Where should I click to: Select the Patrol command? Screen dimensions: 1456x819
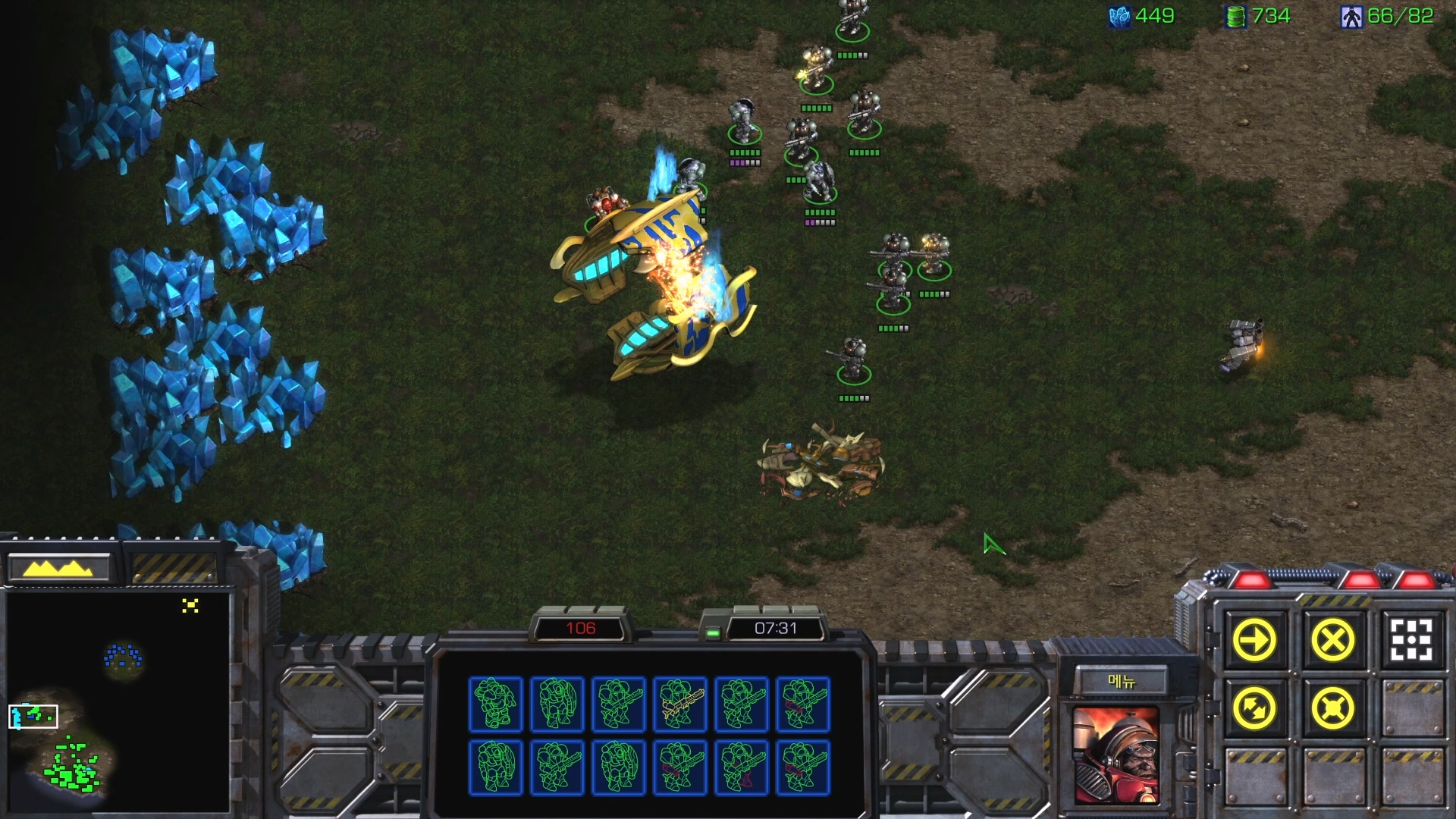(1254, 709)
